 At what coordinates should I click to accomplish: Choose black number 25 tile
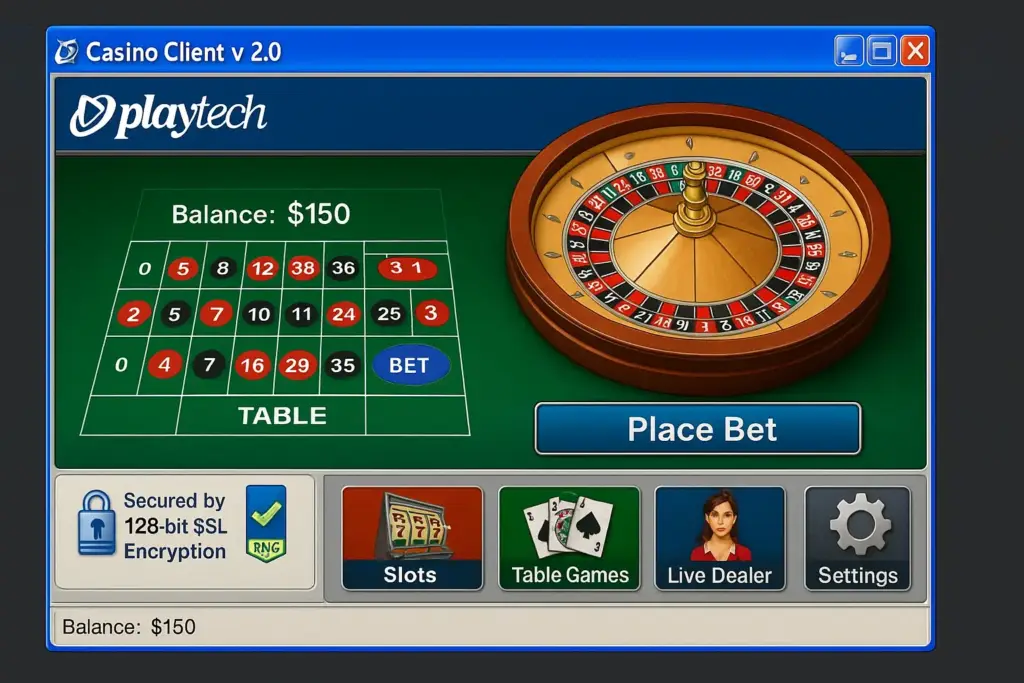(388, 314)
